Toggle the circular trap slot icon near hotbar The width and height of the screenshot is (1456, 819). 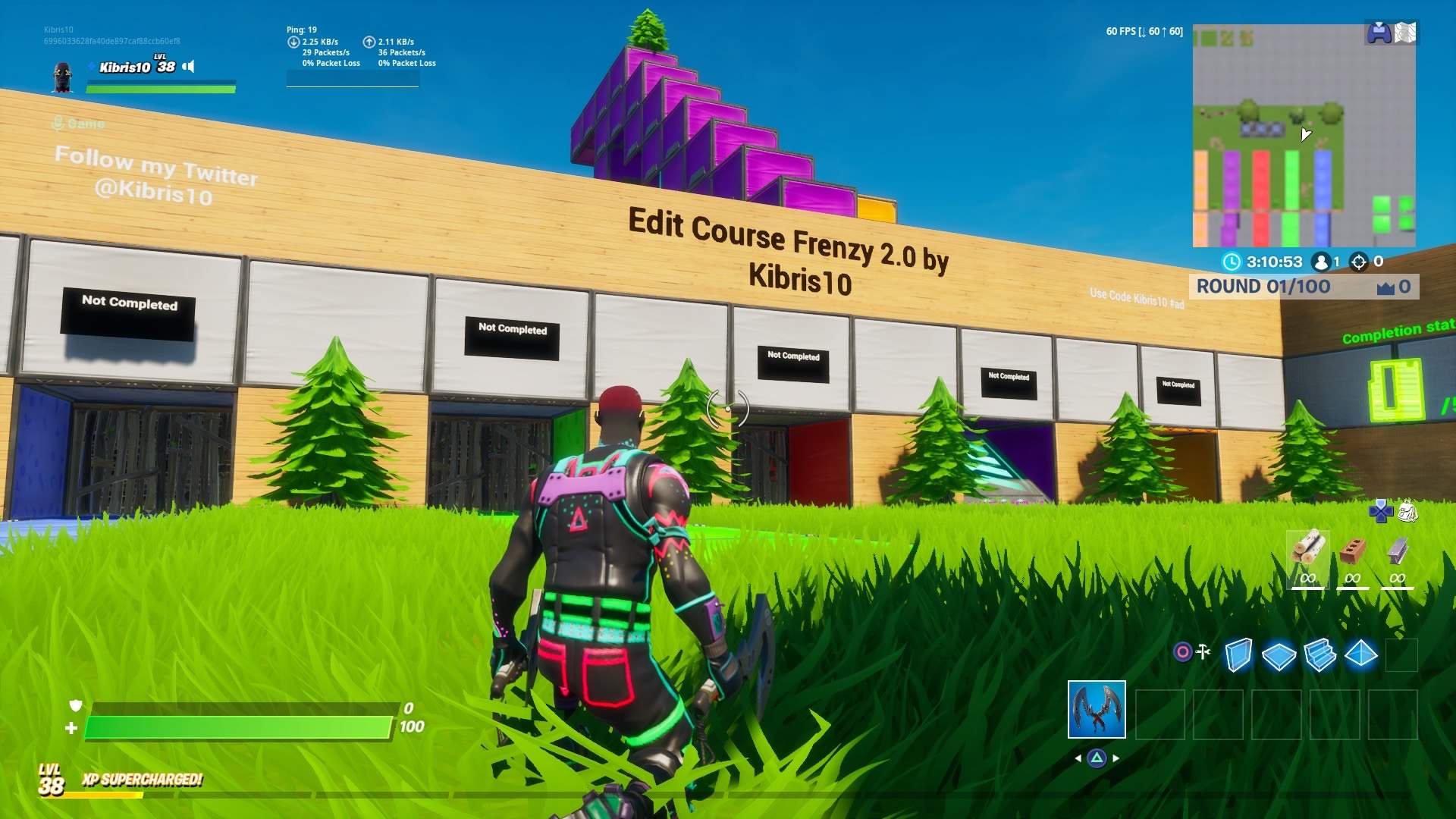[x=1181, y=651]
